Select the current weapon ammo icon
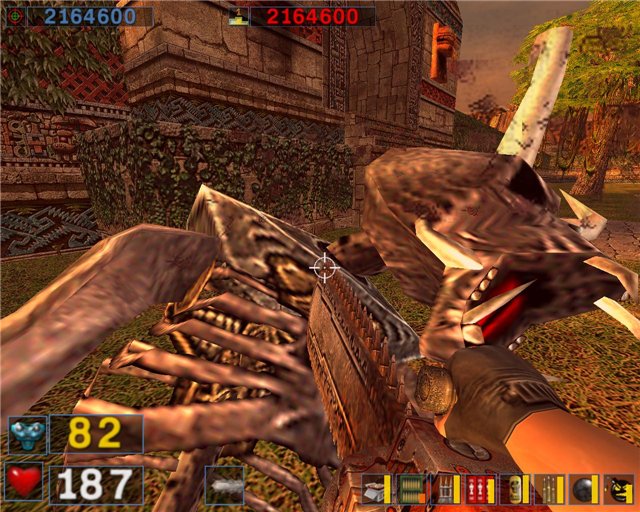 (x=224, y=485)
